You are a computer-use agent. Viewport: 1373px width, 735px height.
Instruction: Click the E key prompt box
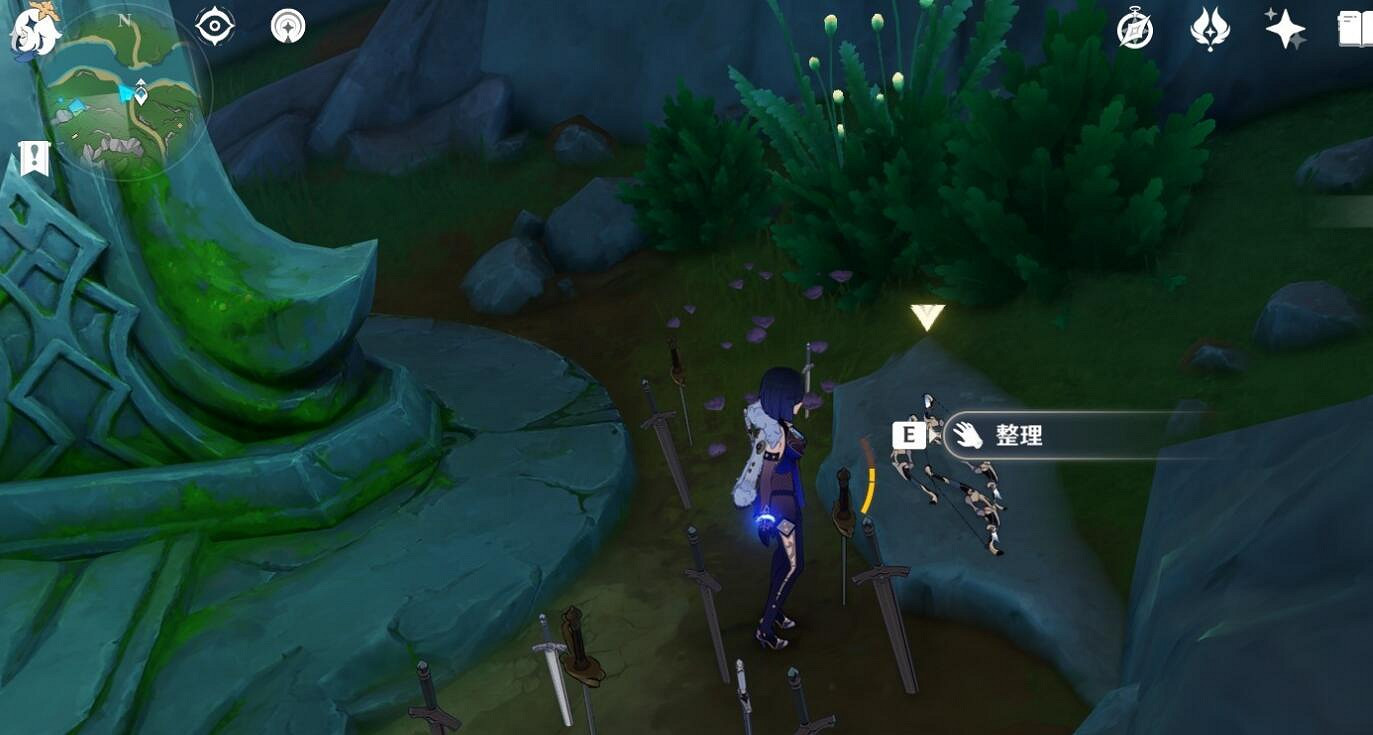point(907,434)
